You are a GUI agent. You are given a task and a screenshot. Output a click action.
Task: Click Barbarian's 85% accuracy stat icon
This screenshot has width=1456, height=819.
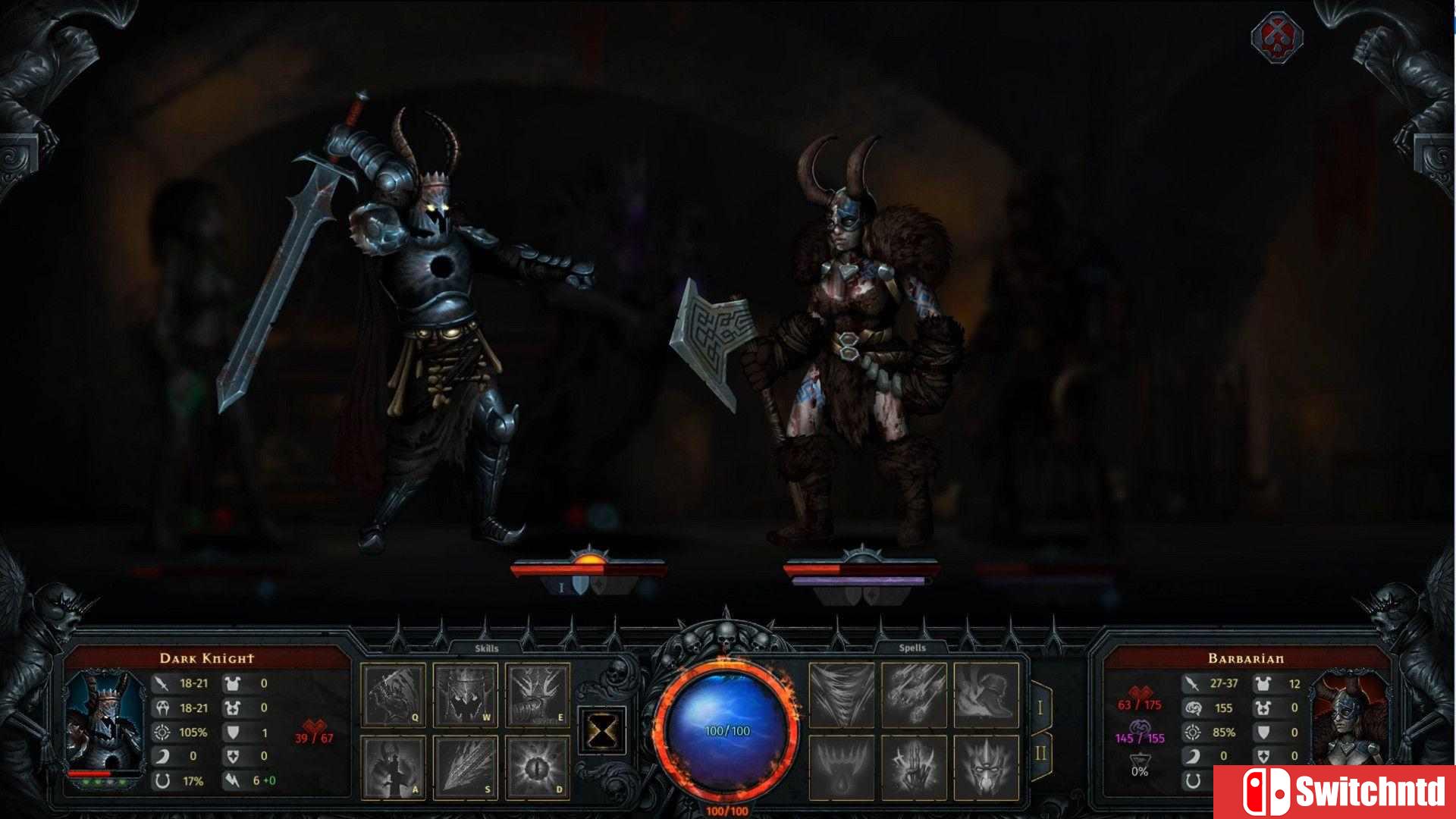pyautogui.click(x=1195, y=733)
